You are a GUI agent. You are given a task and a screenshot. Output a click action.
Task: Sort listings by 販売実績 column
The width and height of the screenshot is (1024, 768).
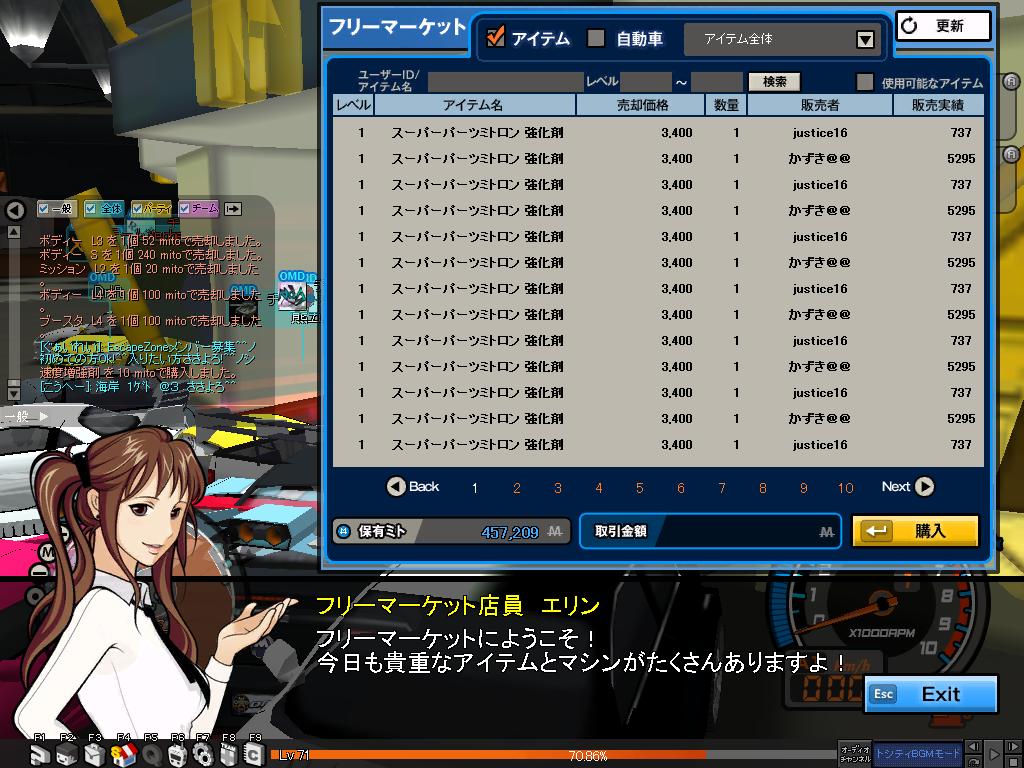(937, 105)
